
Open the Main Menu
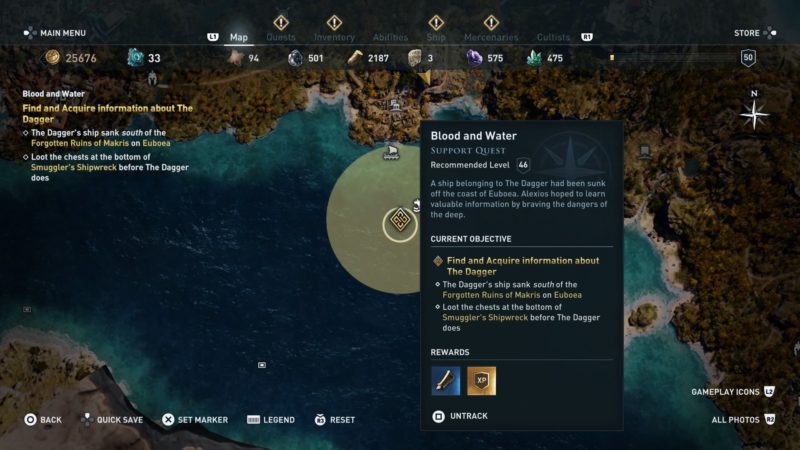[x=56, y=33]
